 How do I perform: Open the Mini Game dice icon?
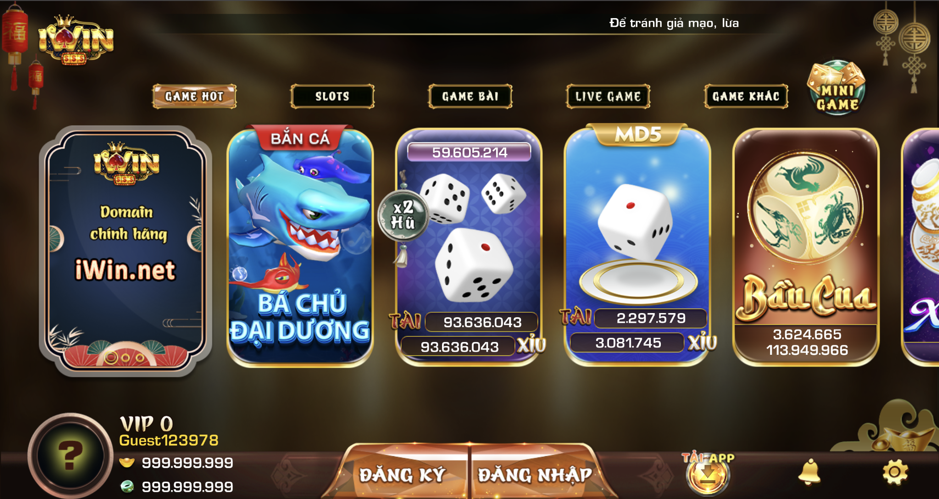[x=837, y=88]
